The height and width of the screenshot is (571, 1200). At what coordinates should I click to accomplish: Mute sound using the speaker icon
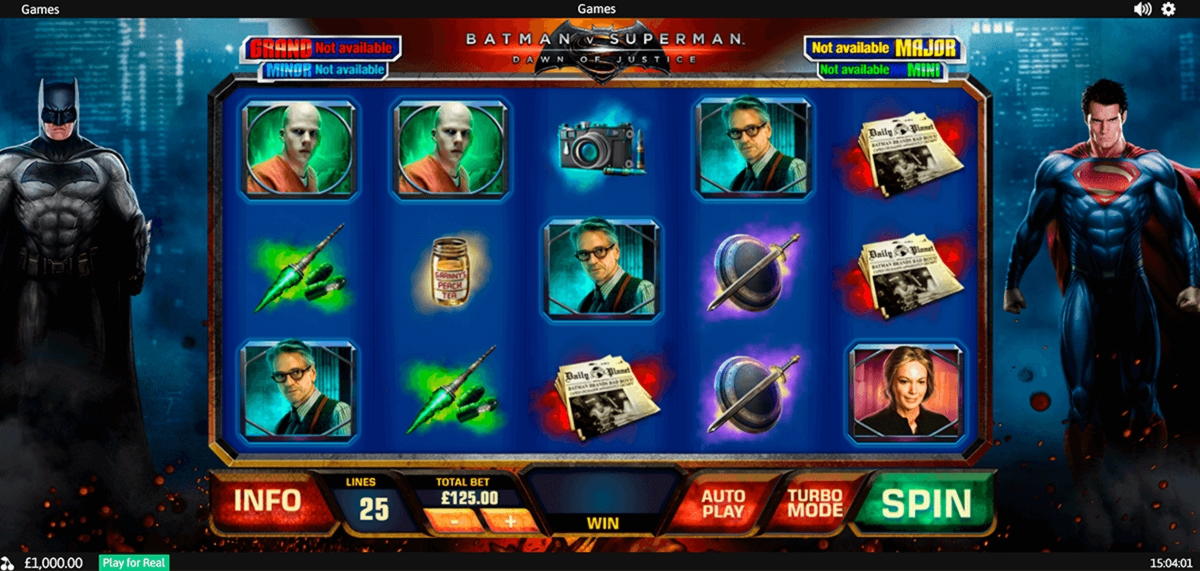[x=1142, y=9]
